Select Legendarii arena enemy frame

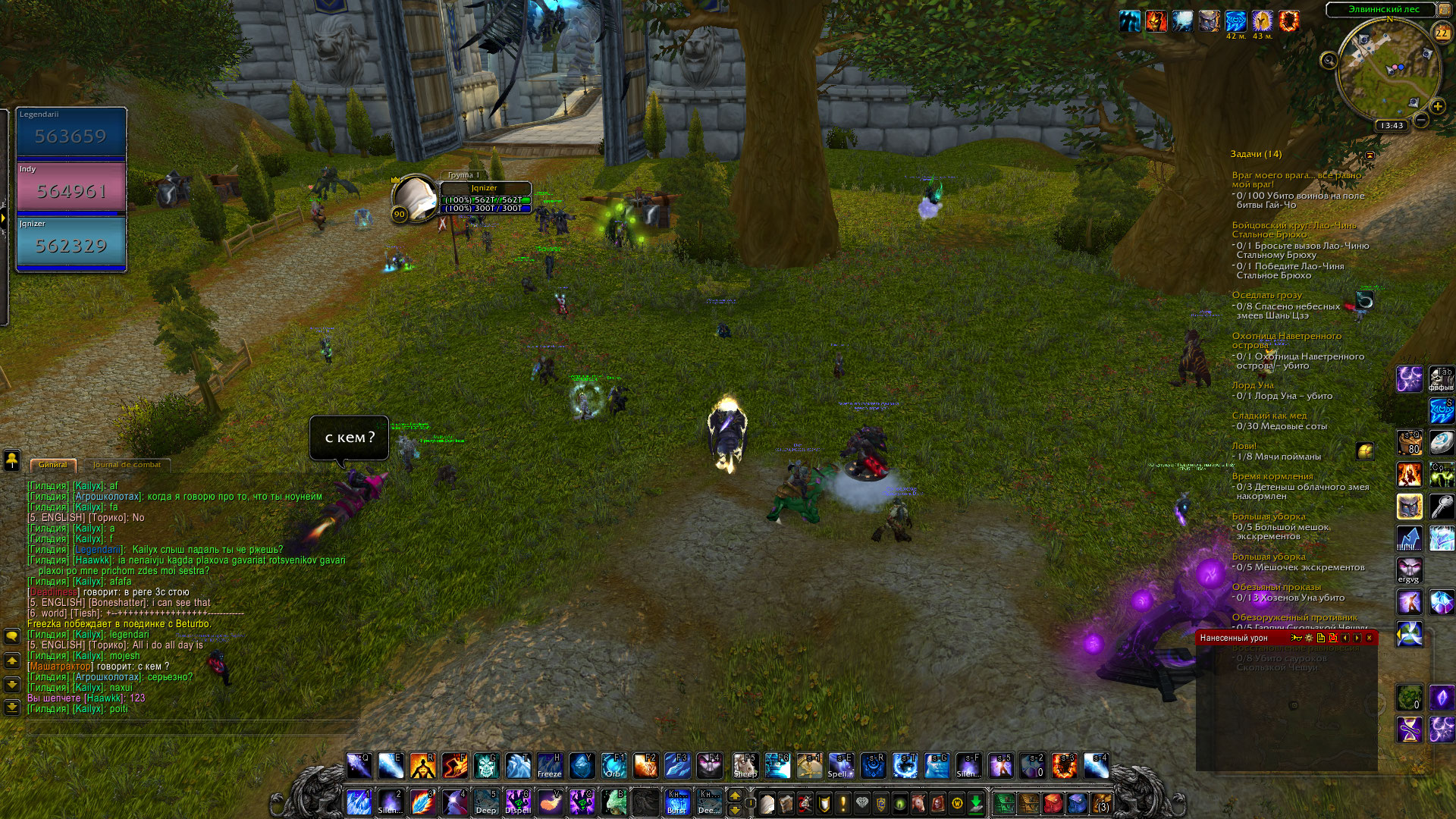coord(71,133)
